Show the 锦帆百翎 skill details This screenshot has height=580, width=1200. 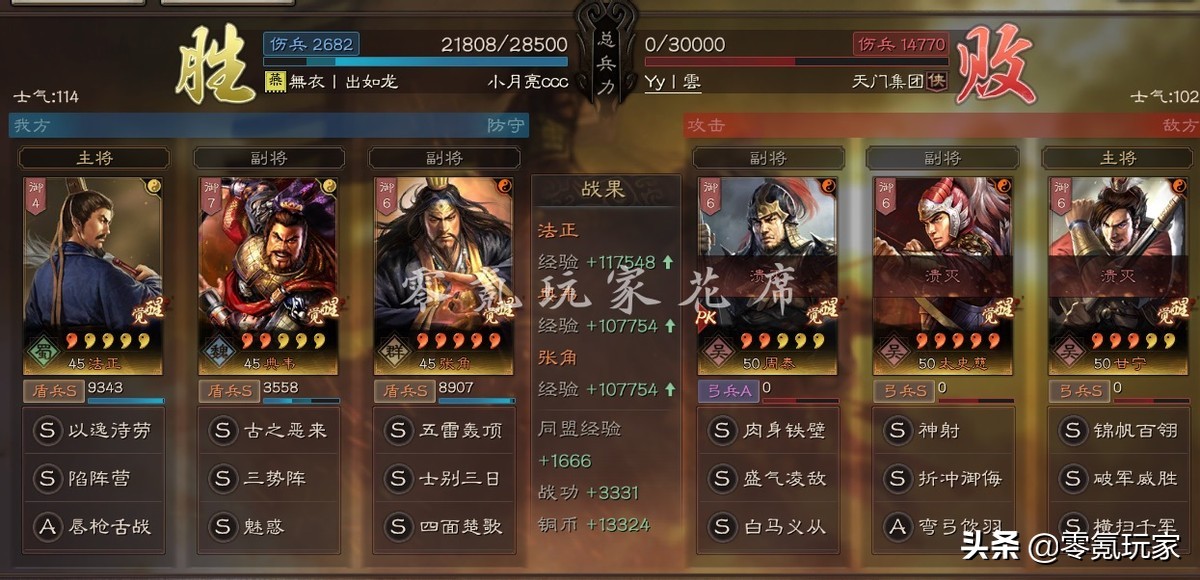coord(1117,431)
